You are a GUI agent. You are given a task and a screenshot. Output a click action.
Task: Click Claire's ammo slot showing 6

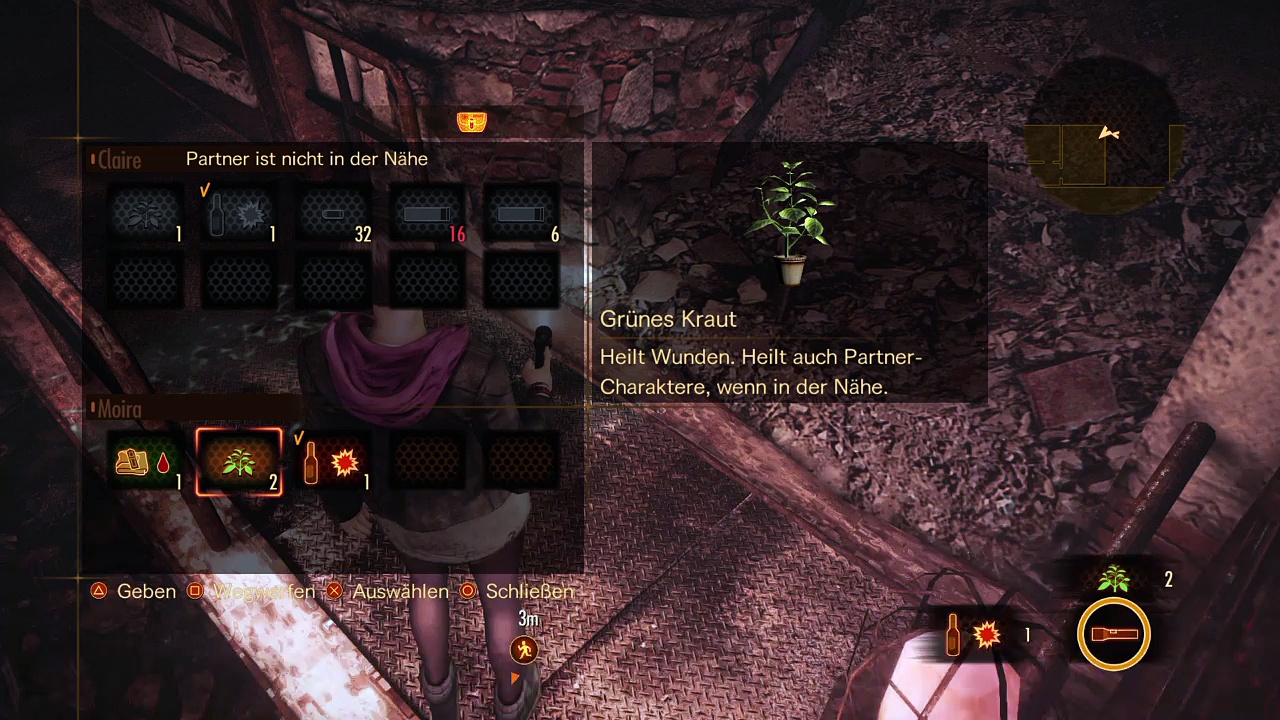[x=521, y=214]
